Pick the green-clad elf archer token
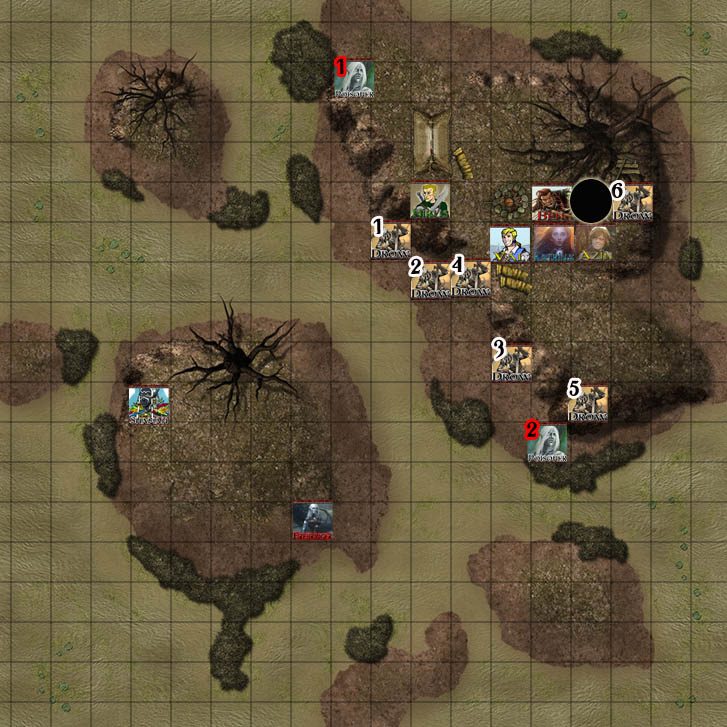 [x=430, y=201]
